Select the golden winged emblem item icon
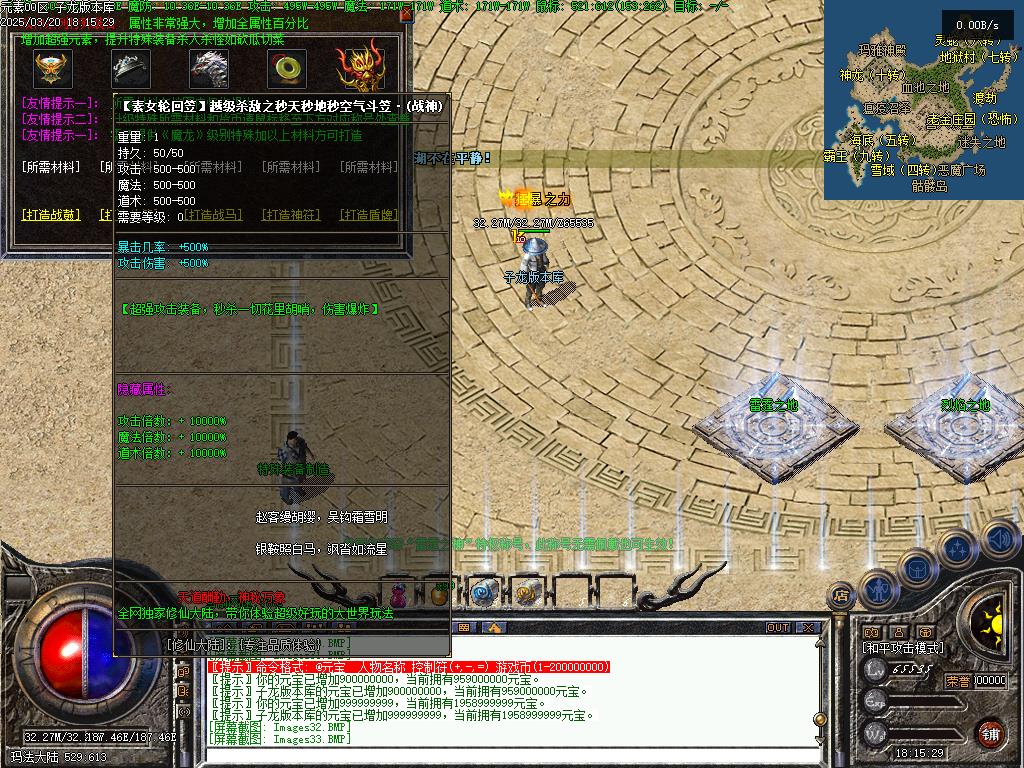This screenshot has width=1024, height=768. pos(48,68)
